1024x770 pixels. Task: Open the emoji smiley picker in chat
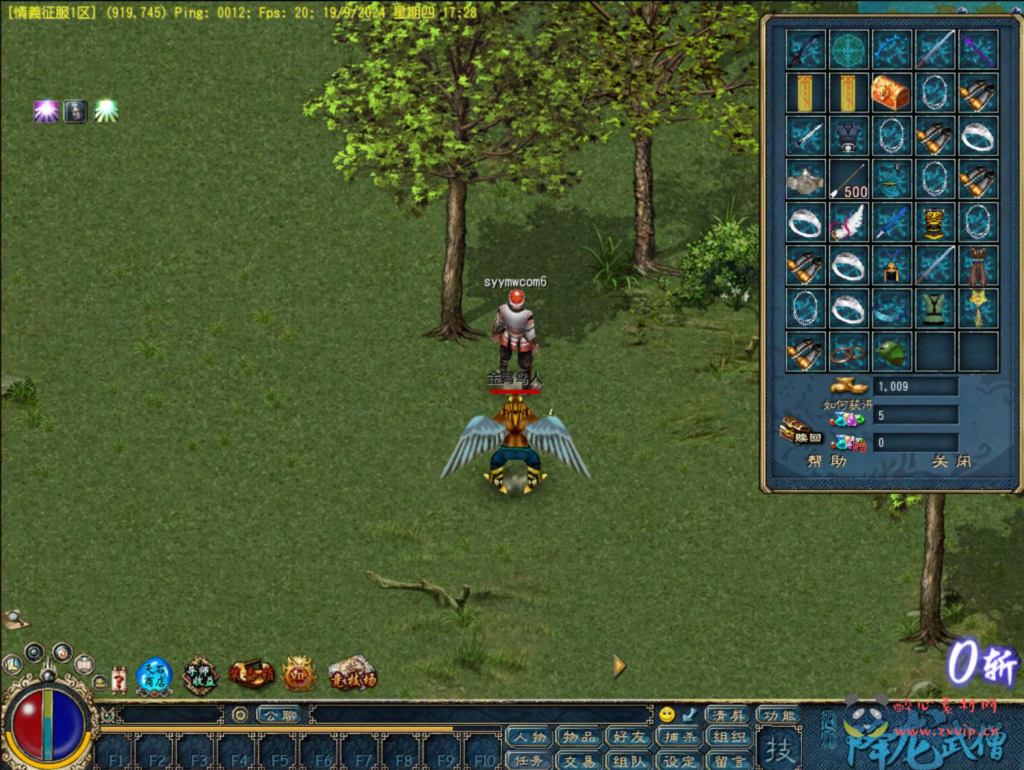pyautogui.click(x=667, y=714)
